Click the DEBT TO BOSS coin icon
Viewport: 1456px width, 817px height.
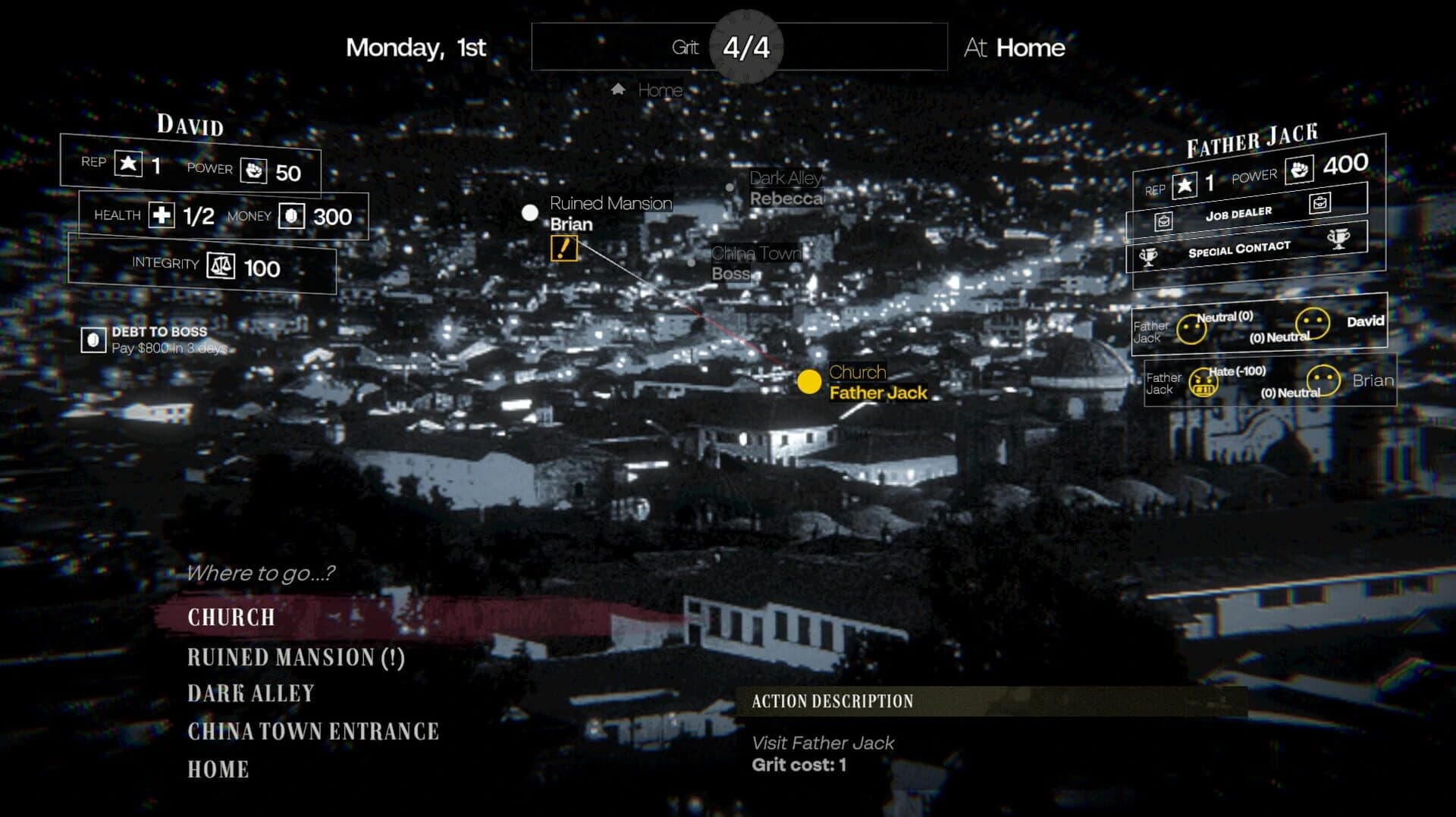coord(93,340)
